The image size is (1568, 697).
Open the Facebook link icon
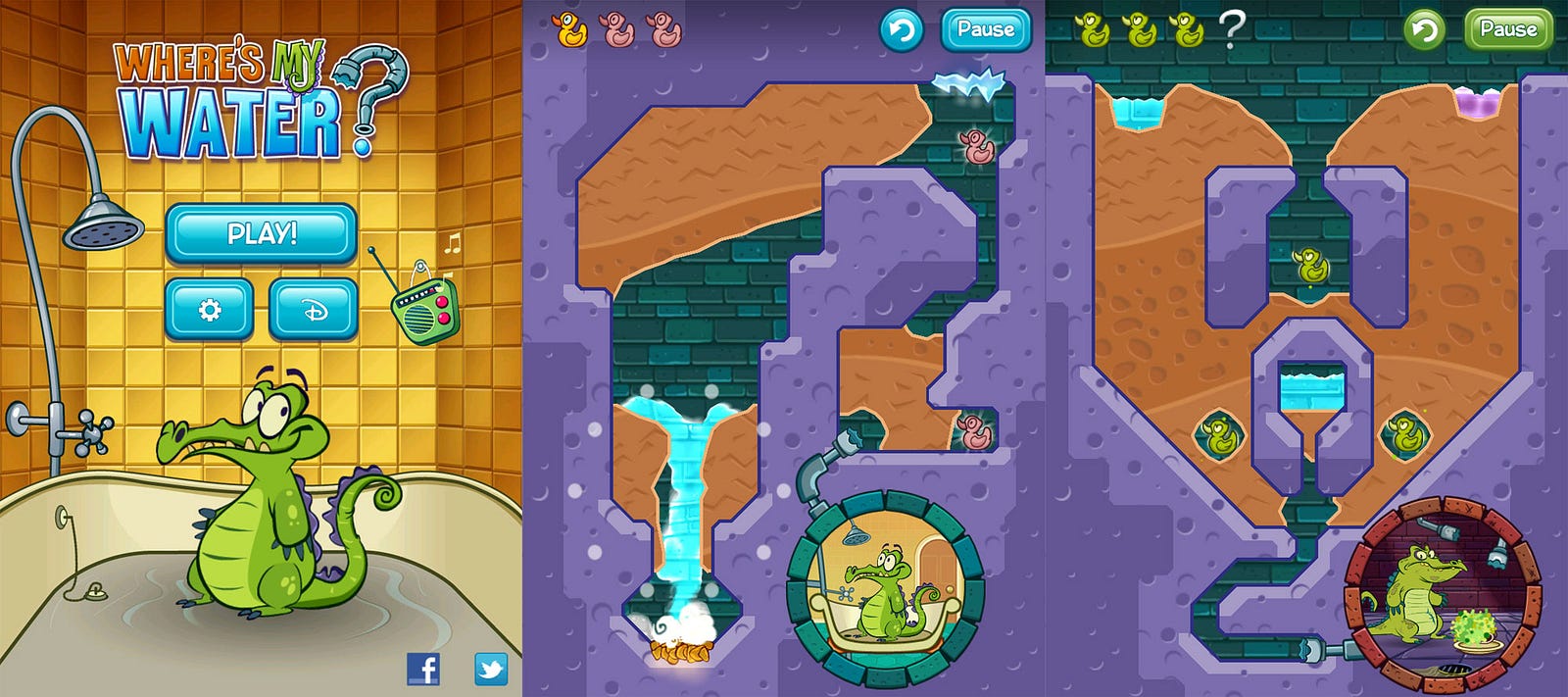(423, 669)
